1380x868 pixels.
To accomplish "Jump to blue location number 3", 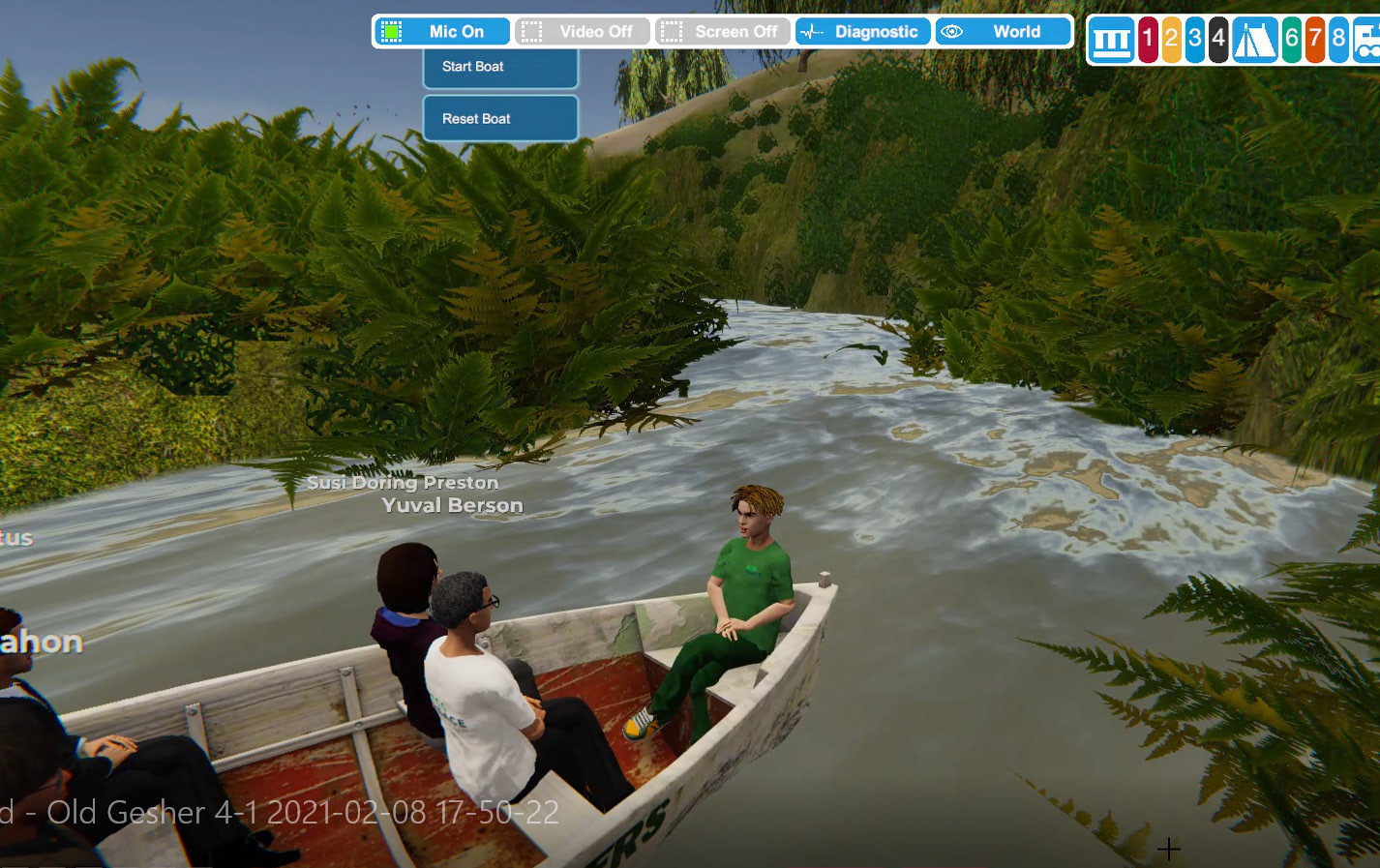I will pos(1195,41).
